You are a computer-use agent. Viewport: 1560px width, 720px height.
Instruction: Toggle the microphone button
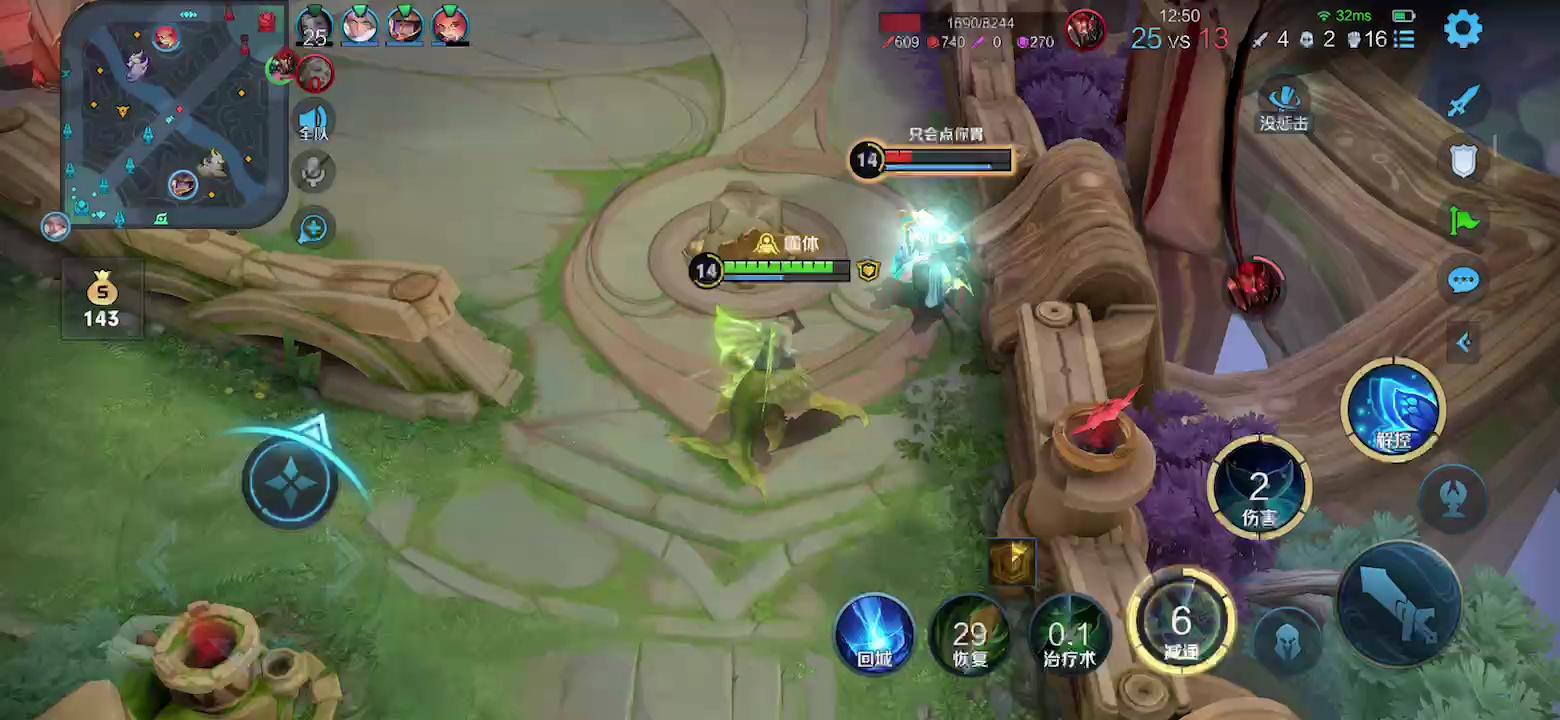[x=314, y=172]
